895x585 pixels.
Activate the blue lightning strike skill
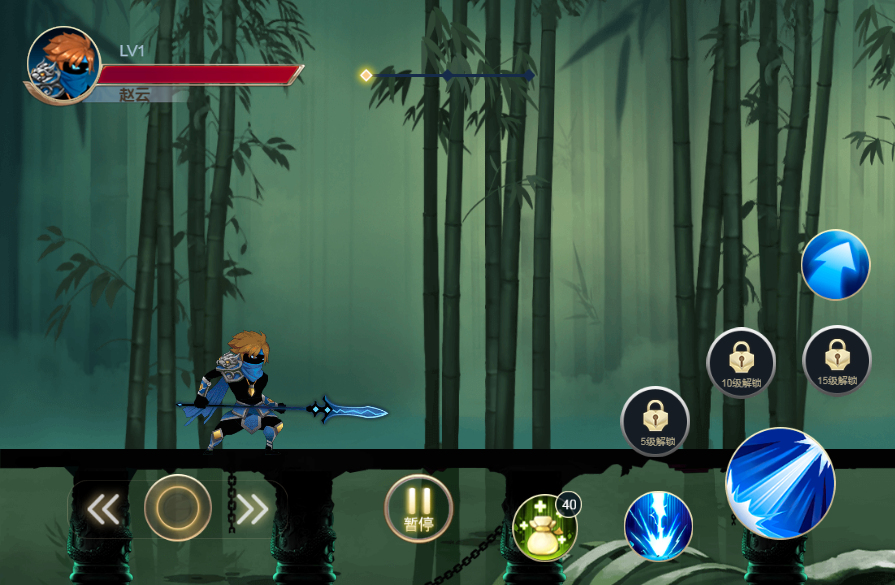(659, 526)
